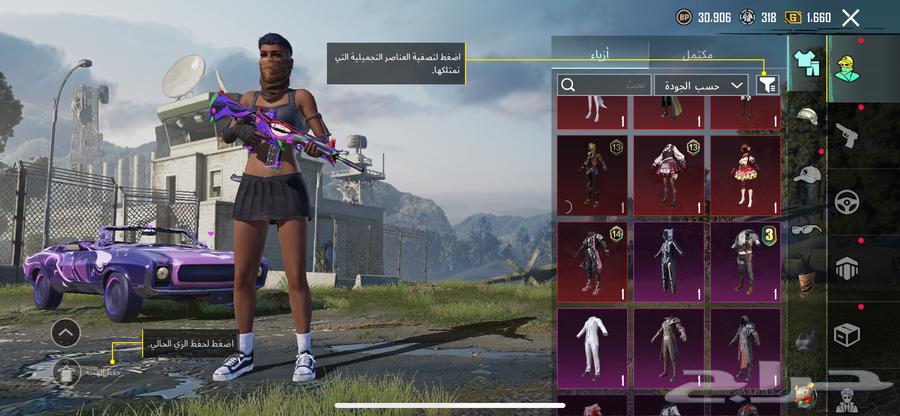Click the save current outfit button

point(67,370)
